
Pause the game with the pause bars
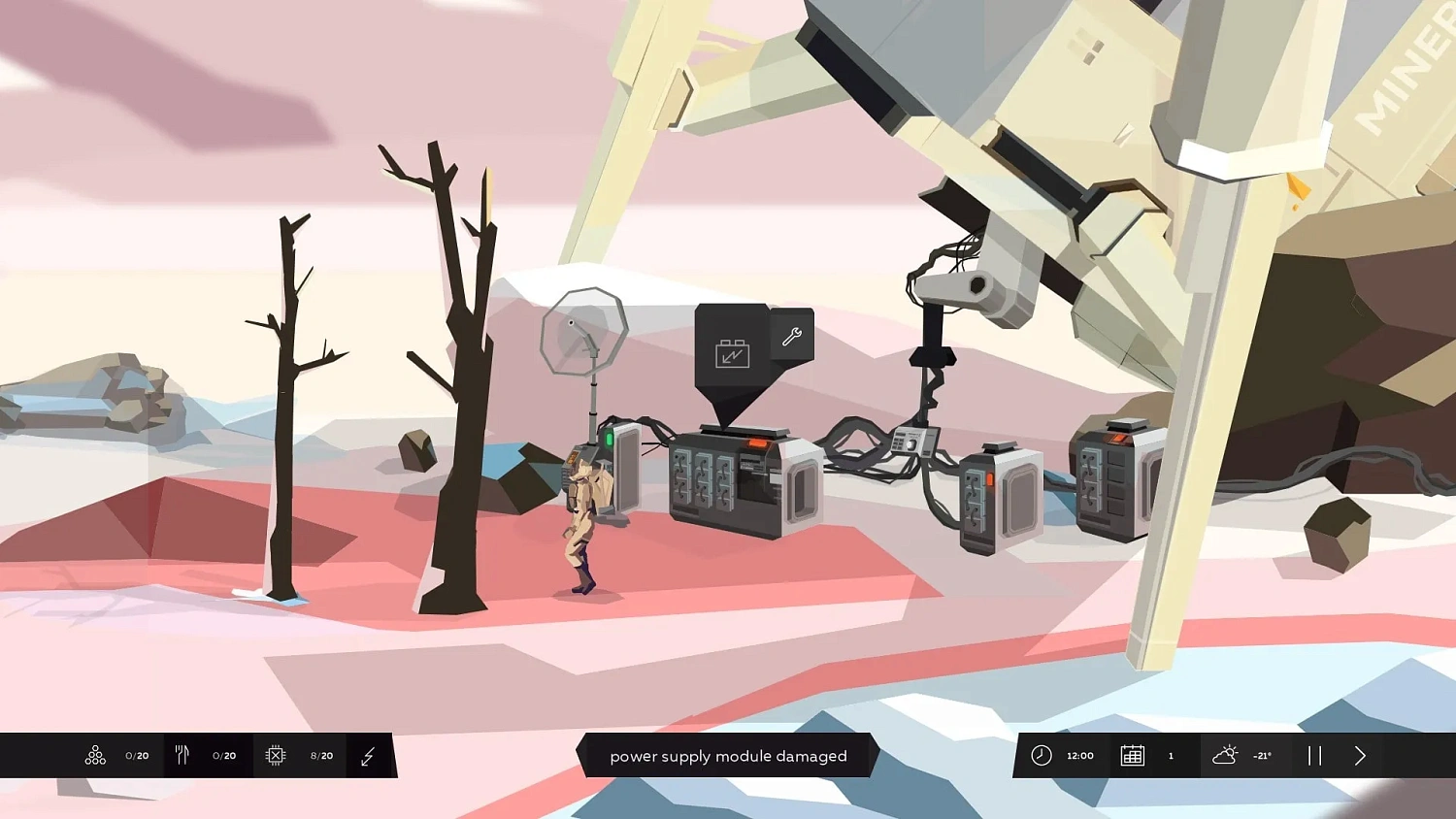pyautogui.click(x=1314, y=755)
